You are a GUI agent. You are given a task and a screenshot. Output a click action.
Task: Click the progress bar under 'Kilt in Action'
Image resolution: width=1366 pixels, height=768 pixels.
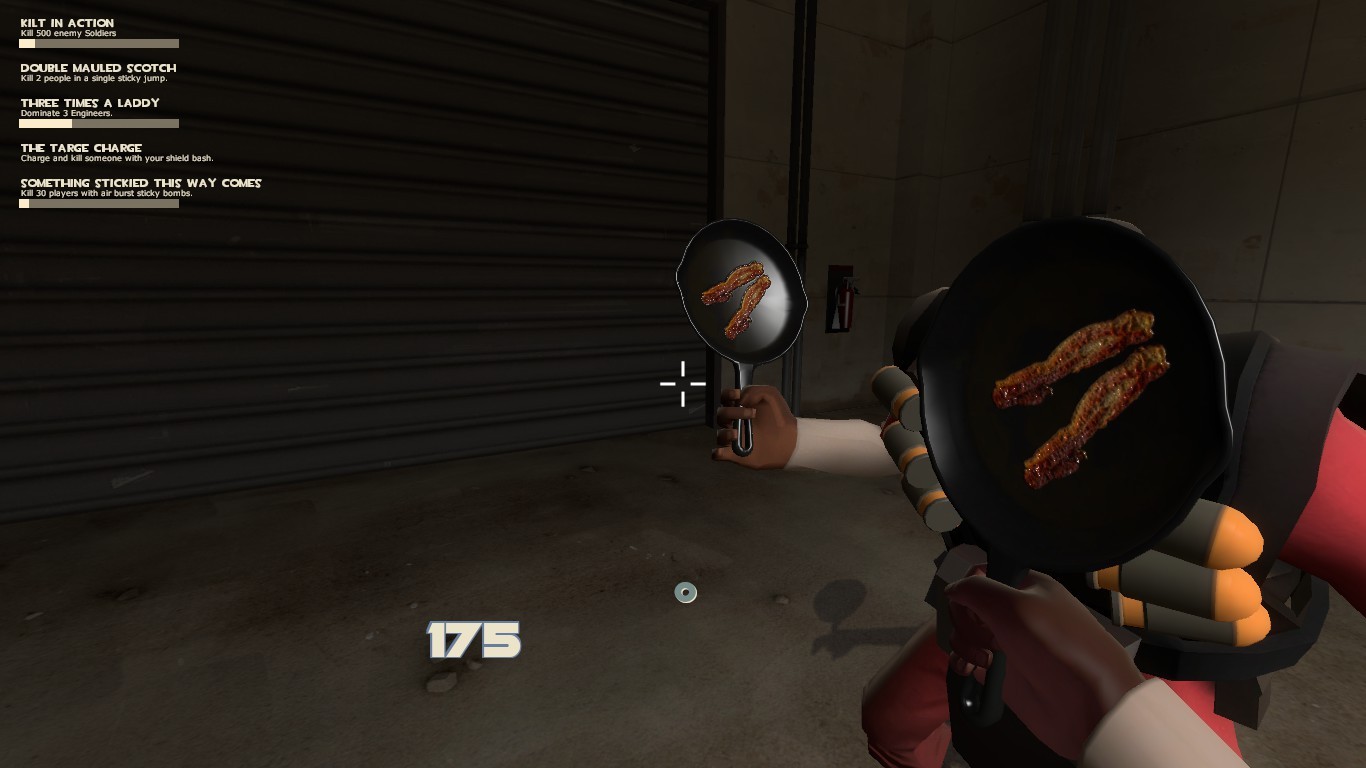(98, 43)
